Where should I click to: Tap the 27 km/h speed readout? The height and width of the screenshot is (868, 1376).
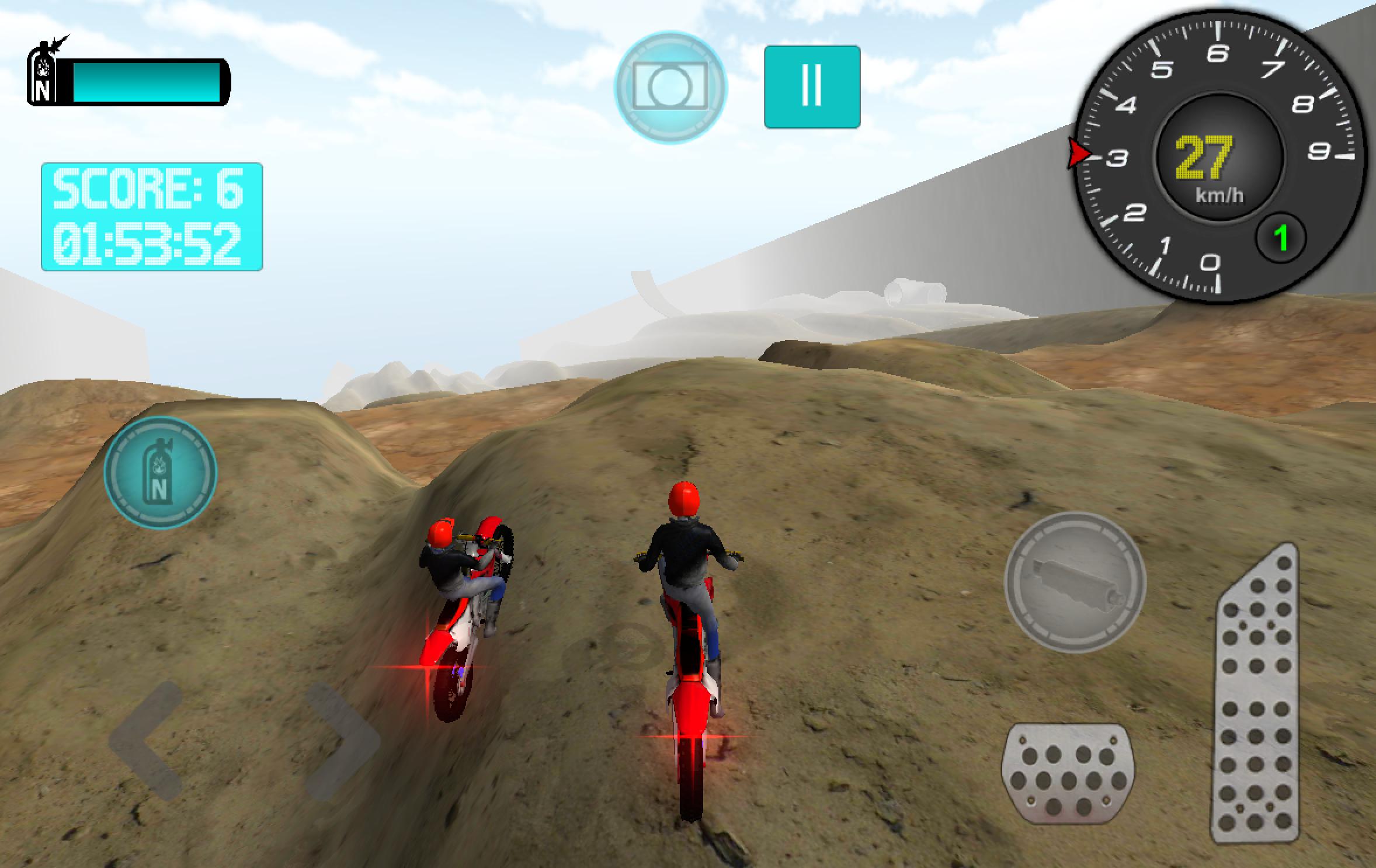click(x=1205, y=157)
